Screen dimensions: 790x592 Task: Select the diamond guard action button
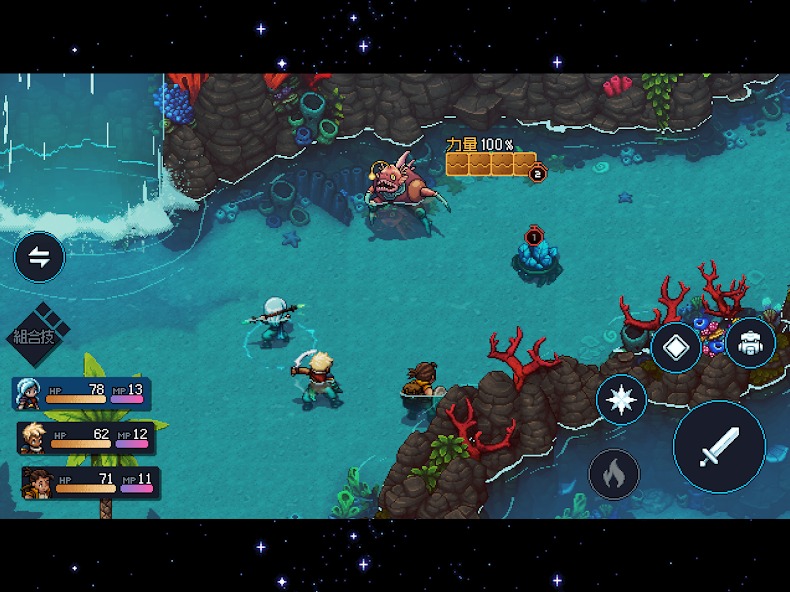coord(676,347)
